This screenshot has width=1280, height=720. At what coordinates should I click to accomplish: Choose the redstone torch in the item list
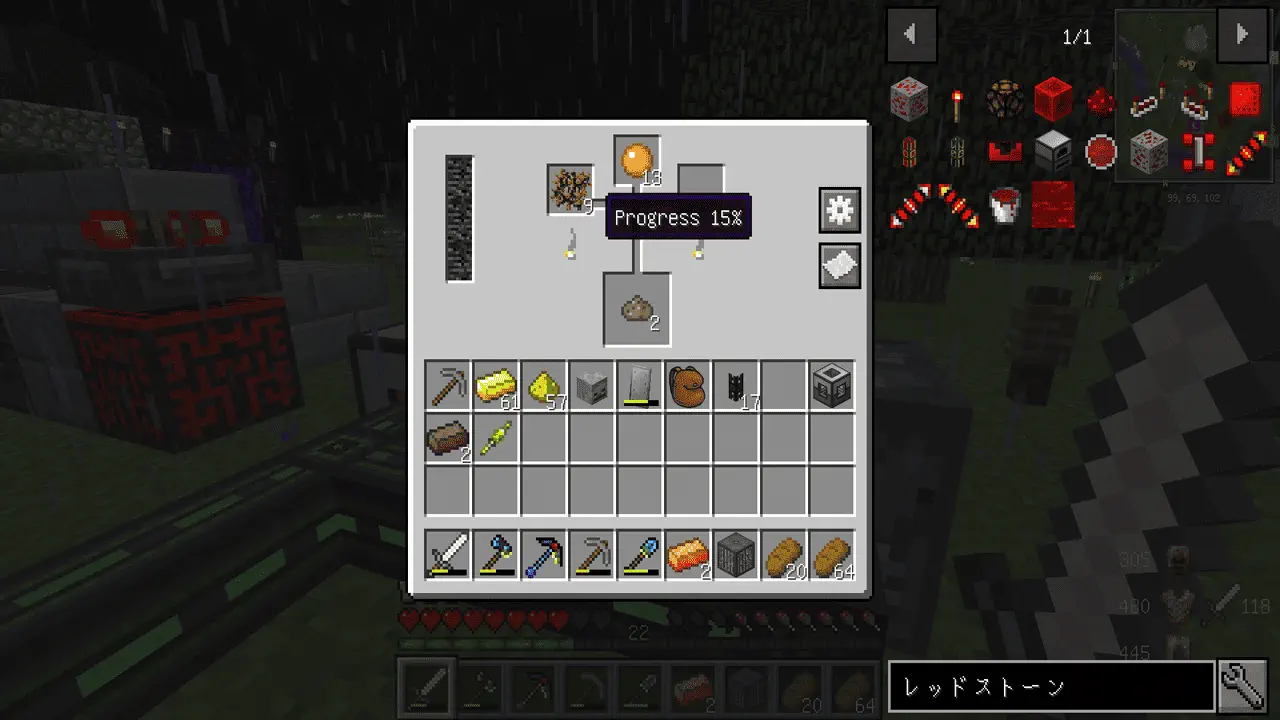[957, 100]
